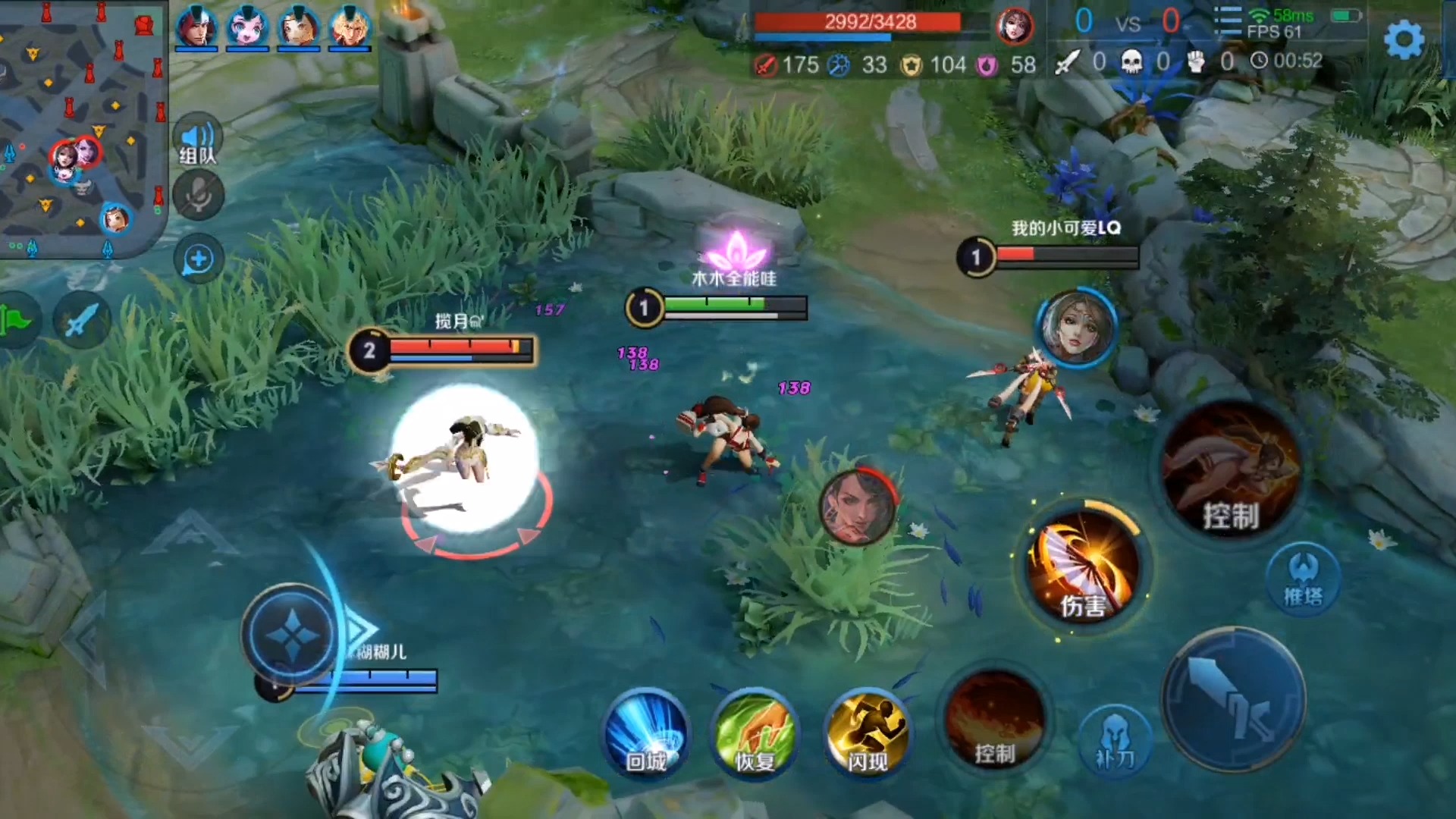Viewport: 1456px width, 819px height.
Task: Toggle the 组队 team voice speaker
Action: pyautogui.click(x=198, y=142)
